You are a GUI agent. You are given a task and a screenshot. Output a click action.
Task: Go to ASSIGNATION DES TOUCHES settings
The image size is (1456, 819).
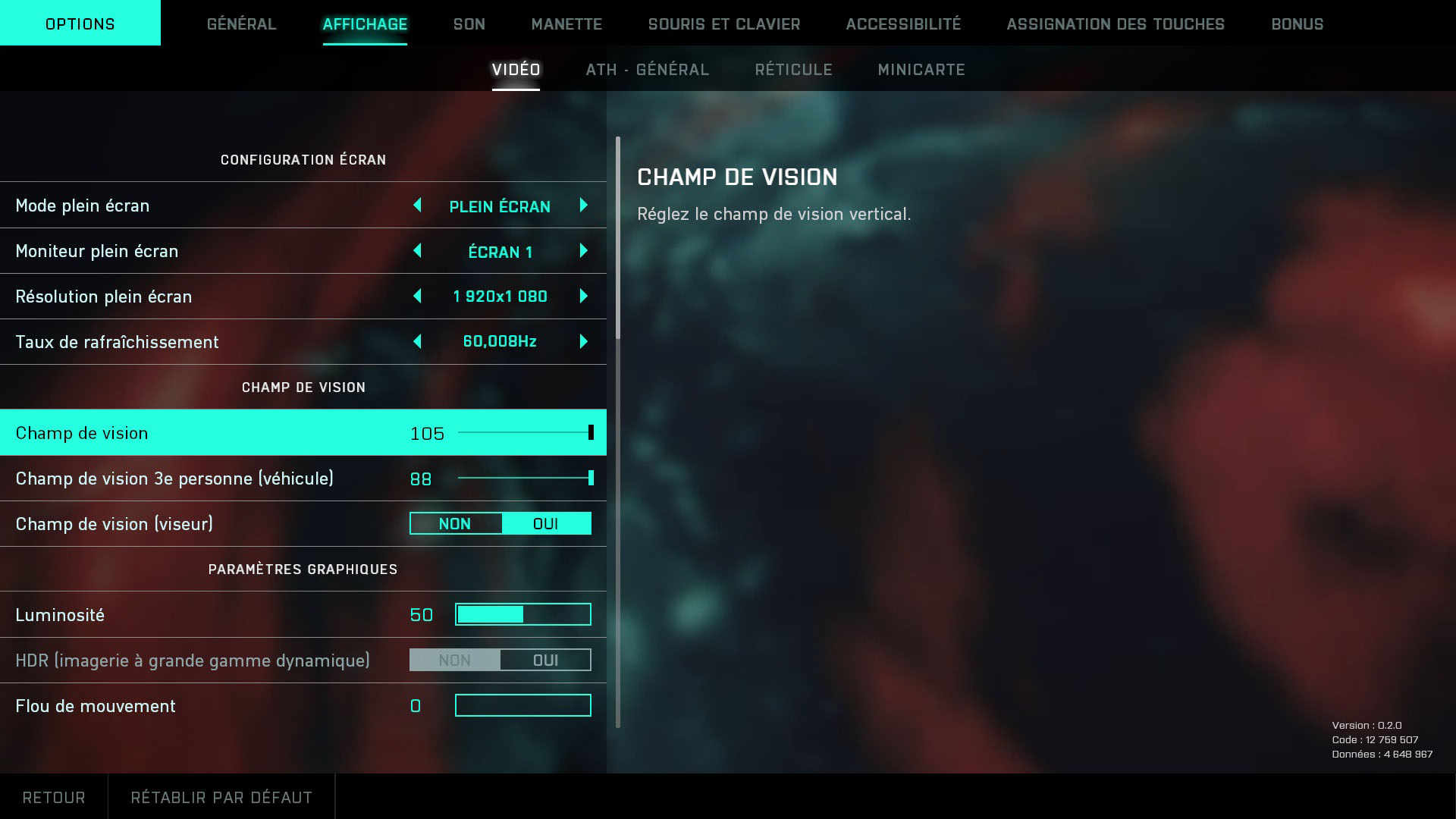1116,24
